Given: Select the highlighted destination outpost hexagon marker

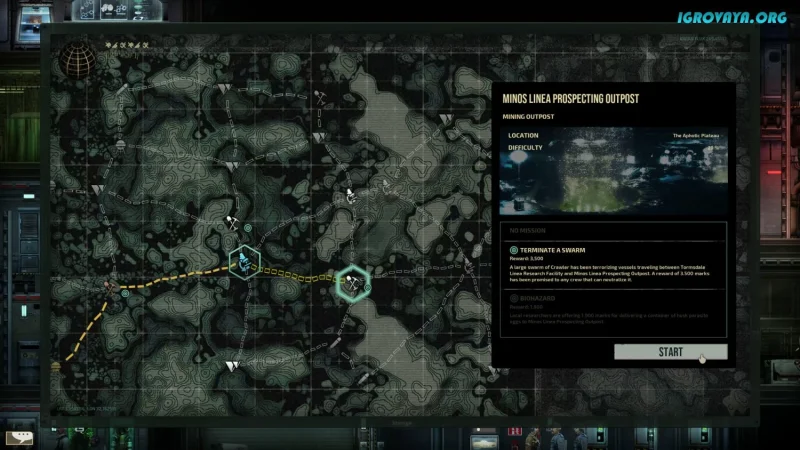Looking at the screenshot, I should pyautogui.click(x=352, y=282).
